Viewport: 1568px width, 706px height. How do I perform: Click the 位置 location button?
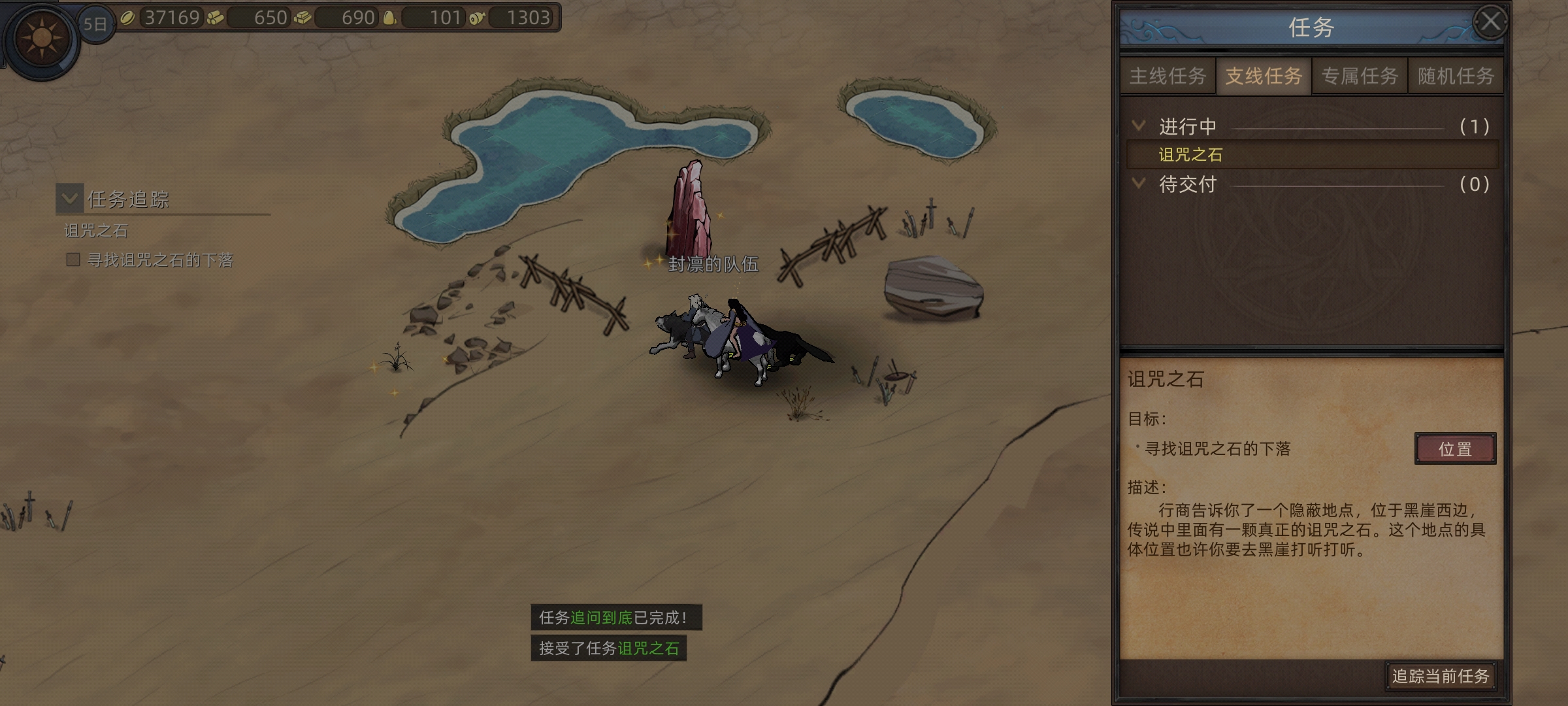point(1455,449)
